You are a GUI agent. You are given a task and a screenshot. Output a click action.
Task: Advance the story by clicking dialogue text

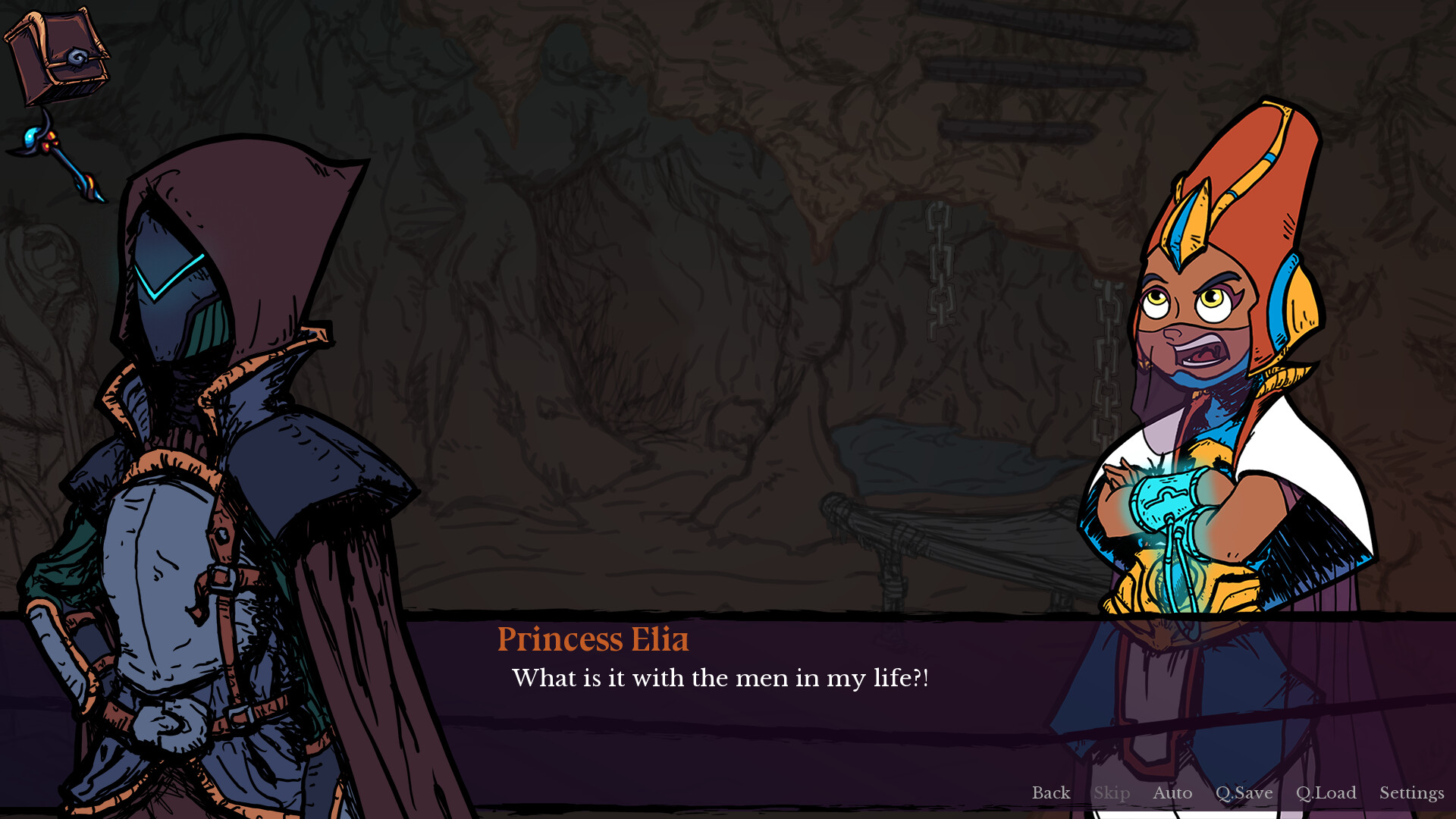(720, 679)
